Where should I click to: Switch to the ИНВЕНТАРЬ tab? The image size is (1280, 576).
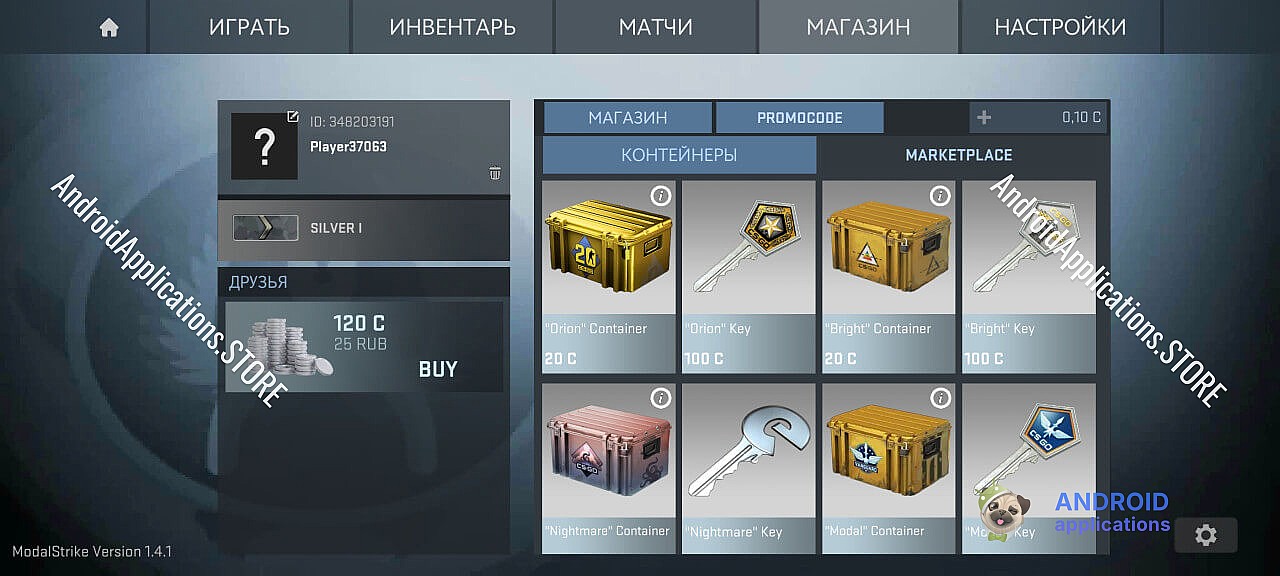pos(452,28)
